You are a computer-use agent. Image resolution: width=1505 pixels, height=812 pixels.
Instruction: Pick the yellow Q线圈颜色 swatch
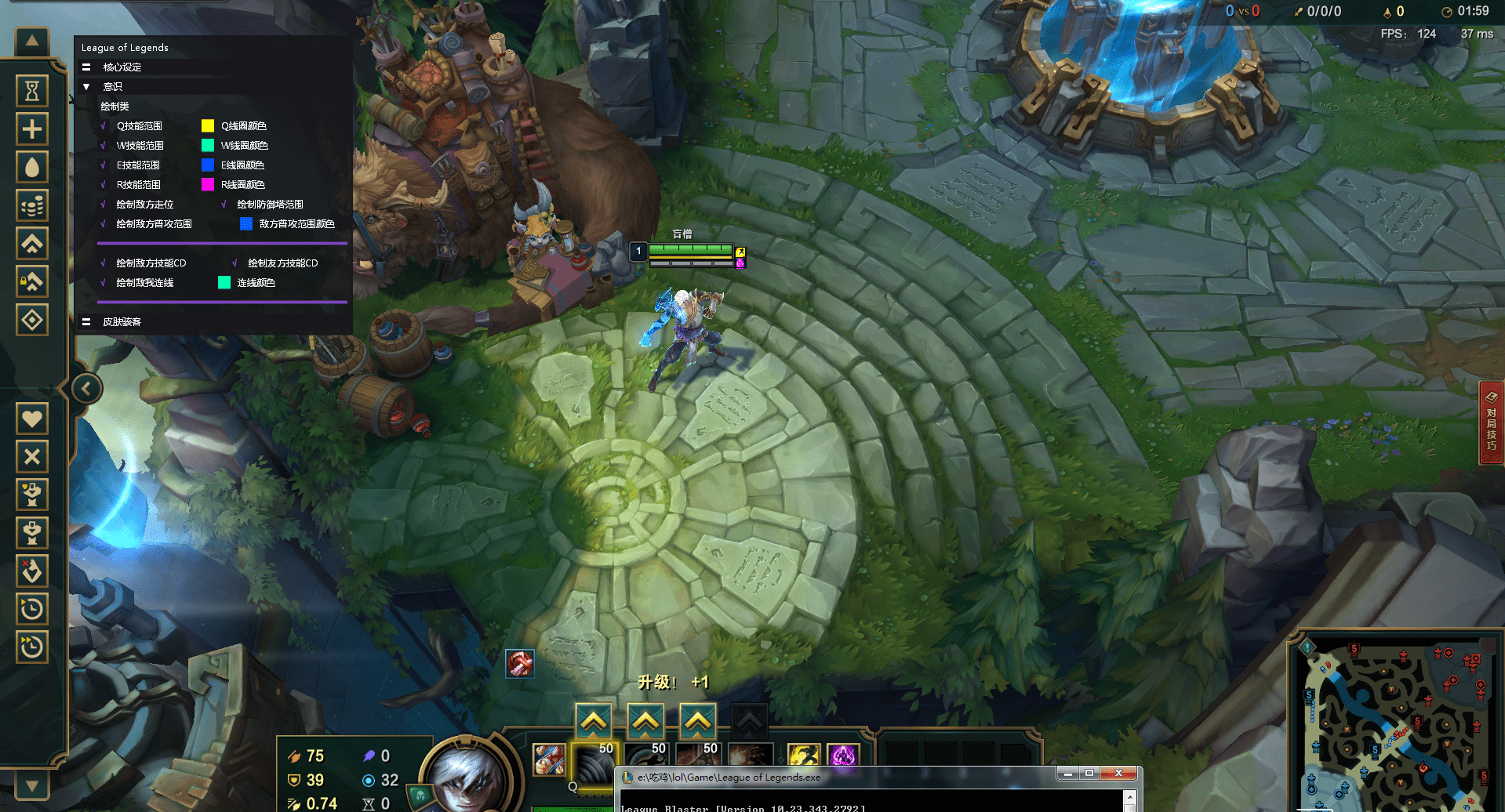click(x=208, y=126)
